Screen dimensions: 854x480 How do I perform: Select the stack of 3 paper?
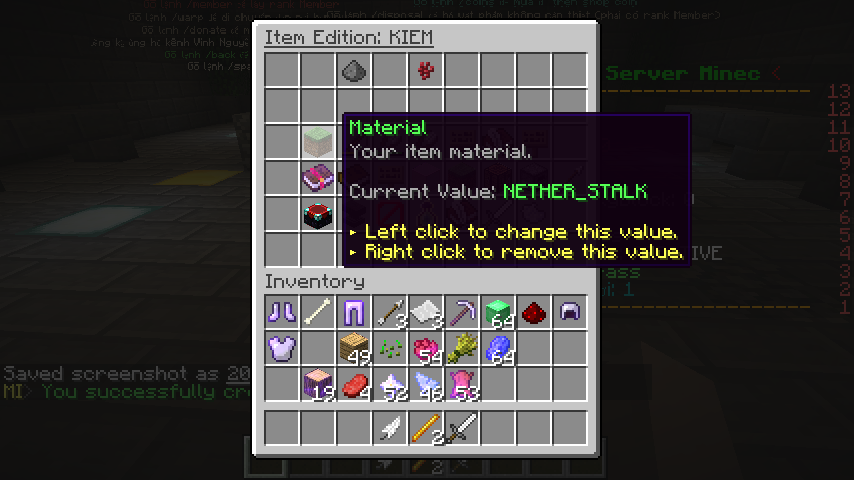point(425,312)
